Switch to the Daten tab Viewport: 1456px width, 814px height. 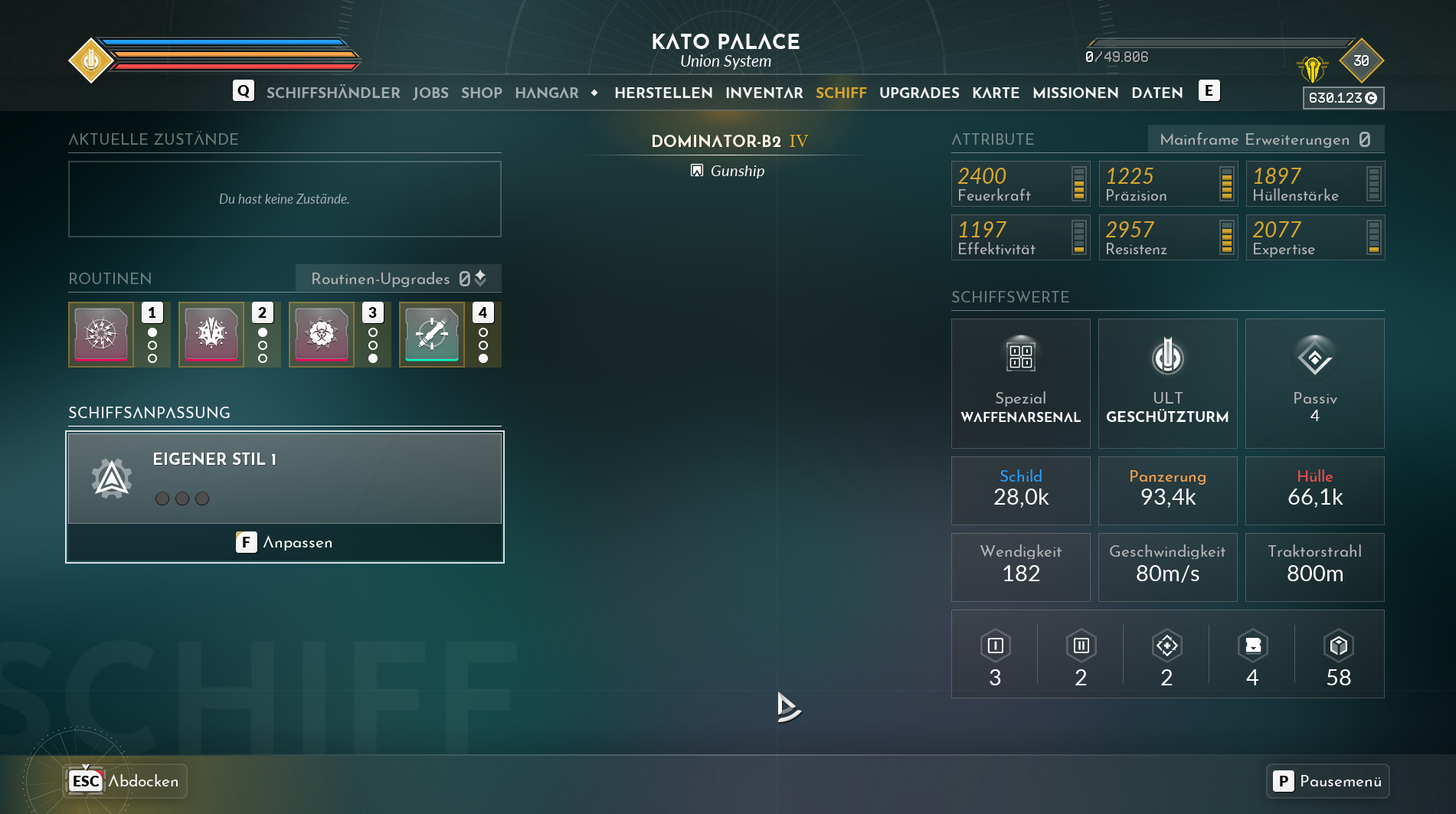coord(1157,93)
